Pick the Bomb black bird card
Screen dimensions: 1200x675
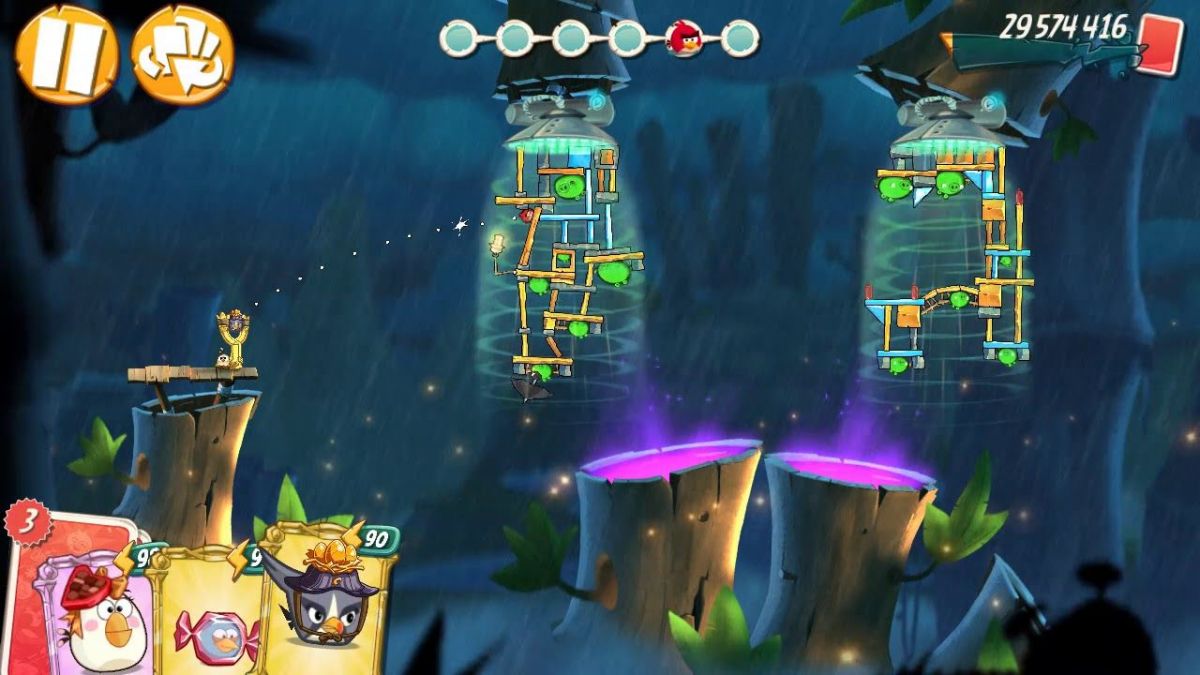click(x=325, y=600)
